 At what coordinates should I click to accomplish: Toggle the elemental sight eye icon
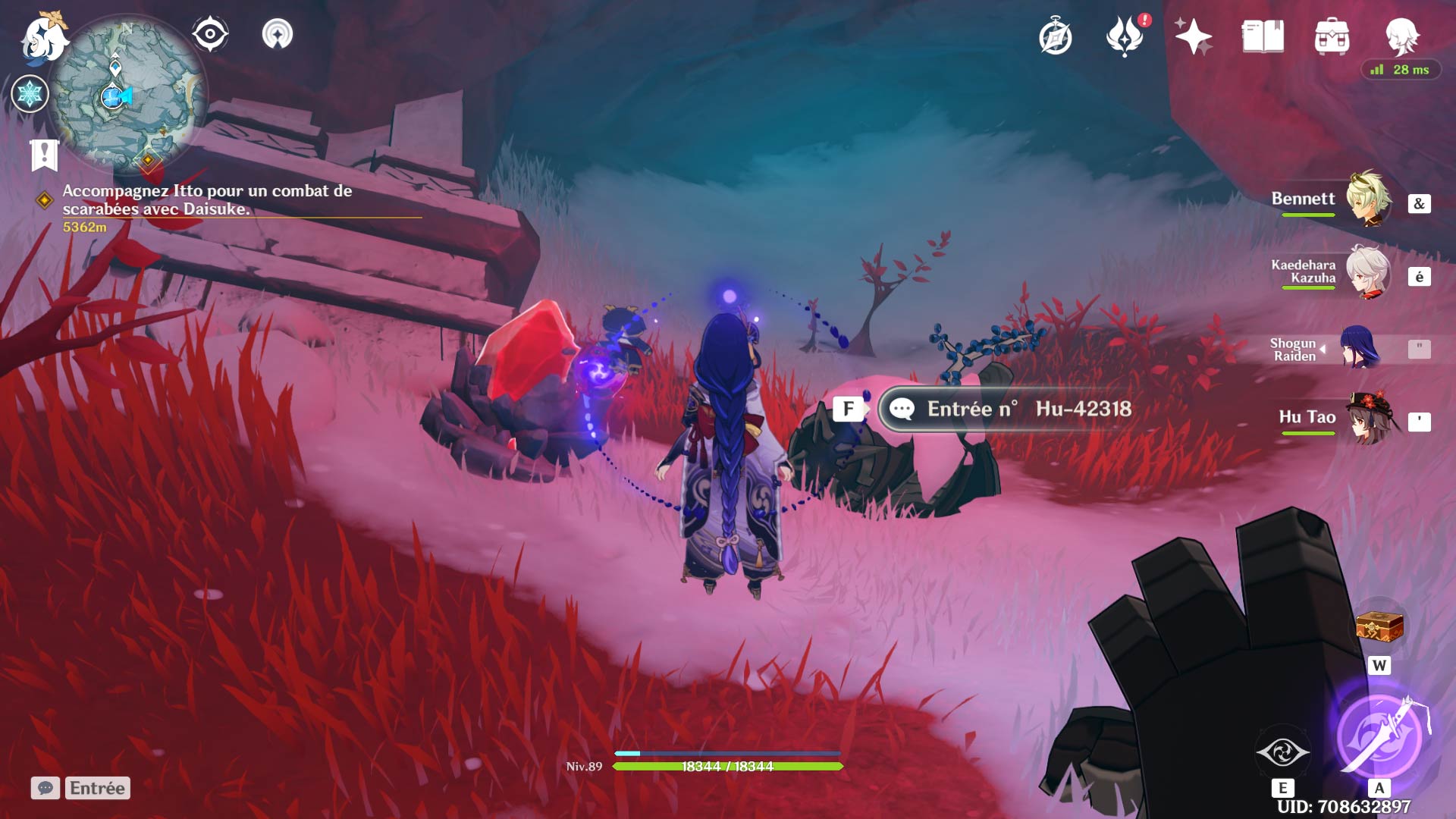pyautogui.click(x=210, y=34)
